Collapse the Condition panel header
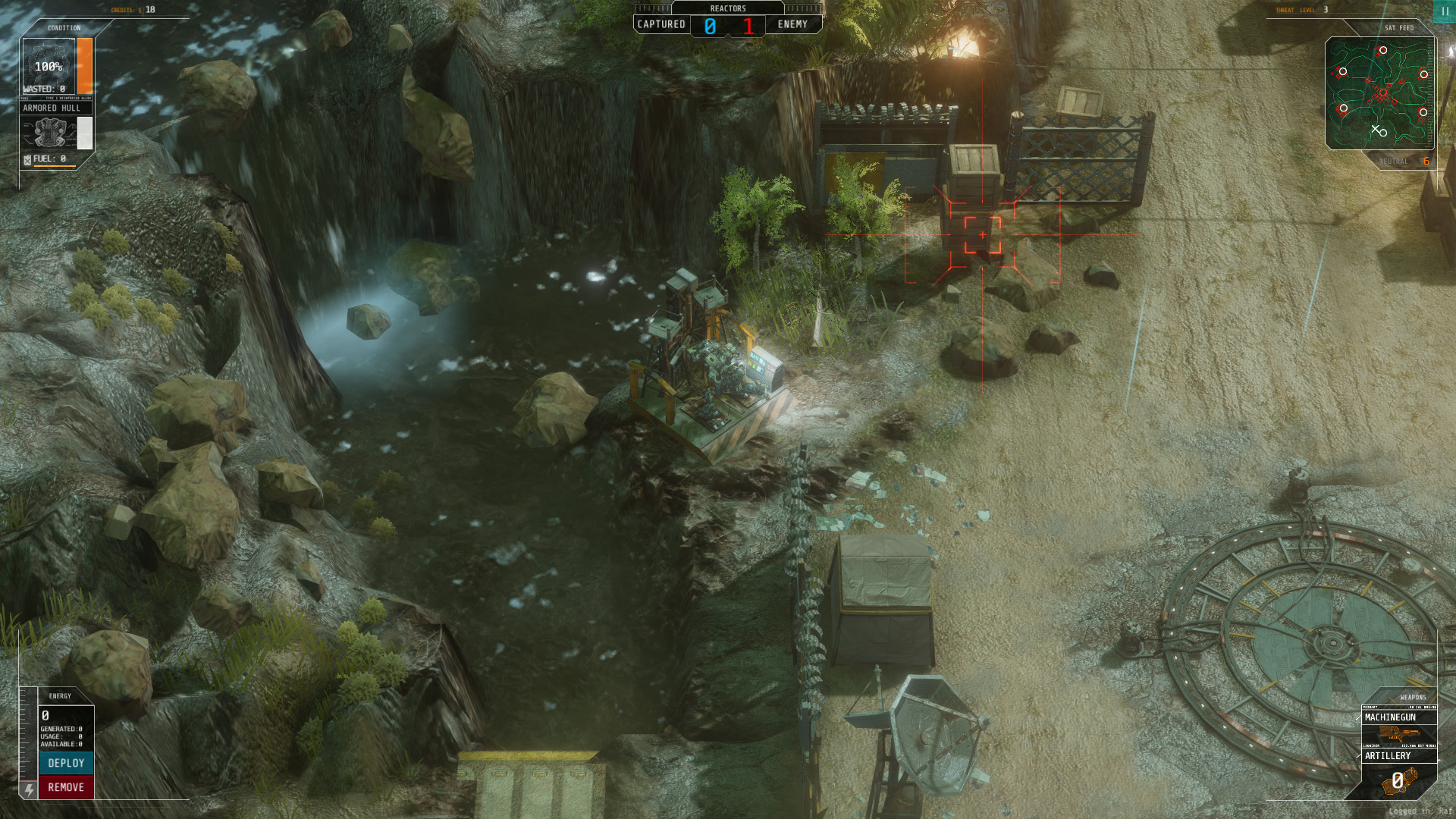This screenshot has width=1456, height=819. click(64, 27)
